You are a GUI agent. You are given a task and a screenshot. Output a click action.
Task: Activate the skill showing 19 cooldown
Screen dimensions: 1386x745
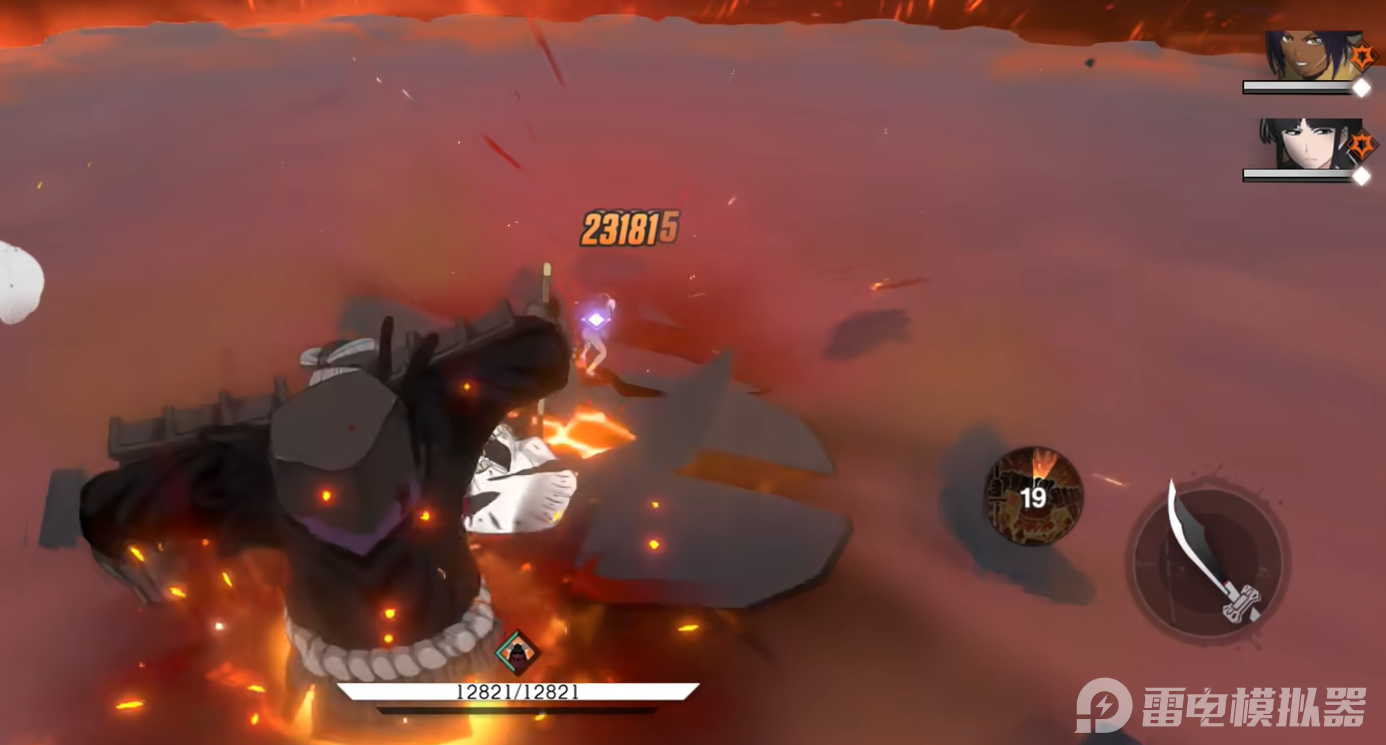1033,496
